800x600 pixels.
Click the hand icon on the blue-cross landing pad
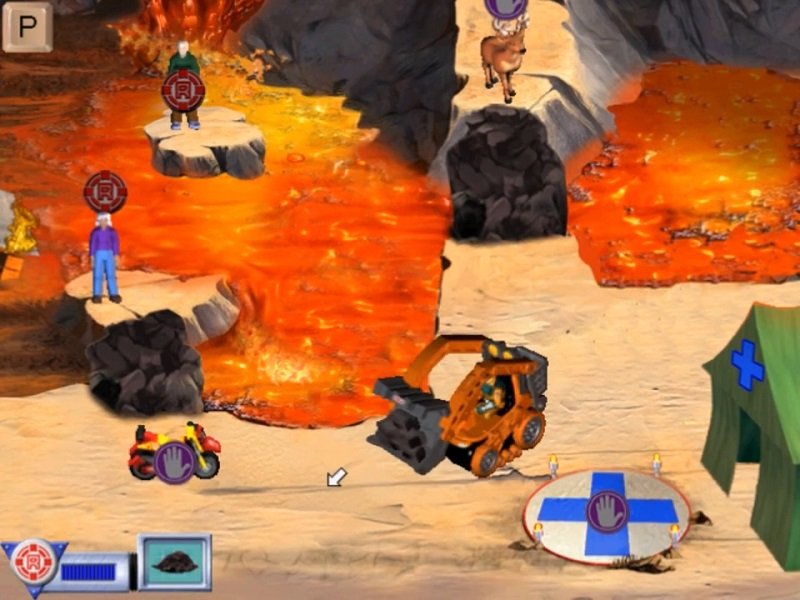point(607,510)
